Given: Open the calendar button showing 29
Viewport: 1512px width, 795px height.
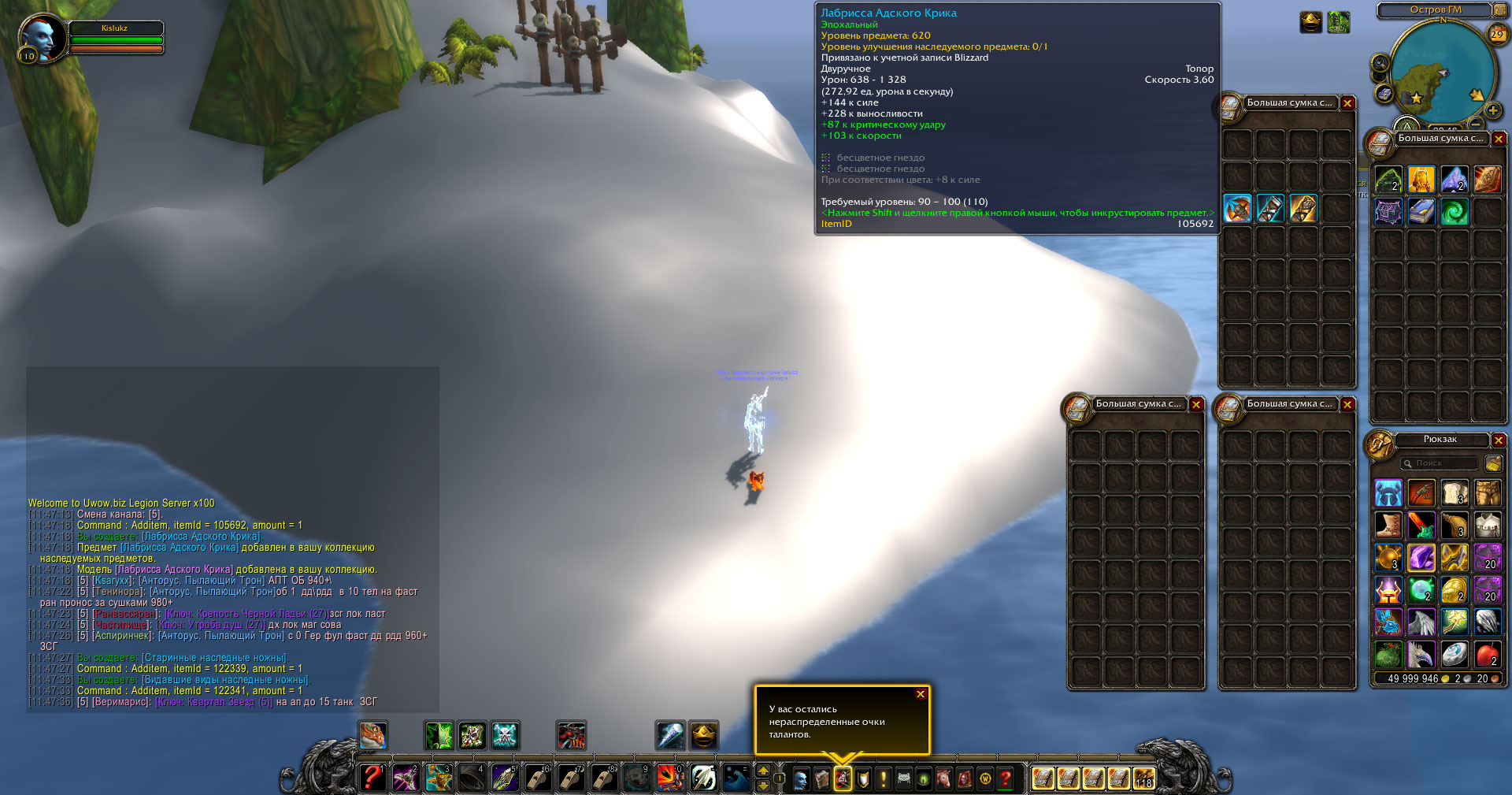Looking at the screenshot, I should point(1497,34).
